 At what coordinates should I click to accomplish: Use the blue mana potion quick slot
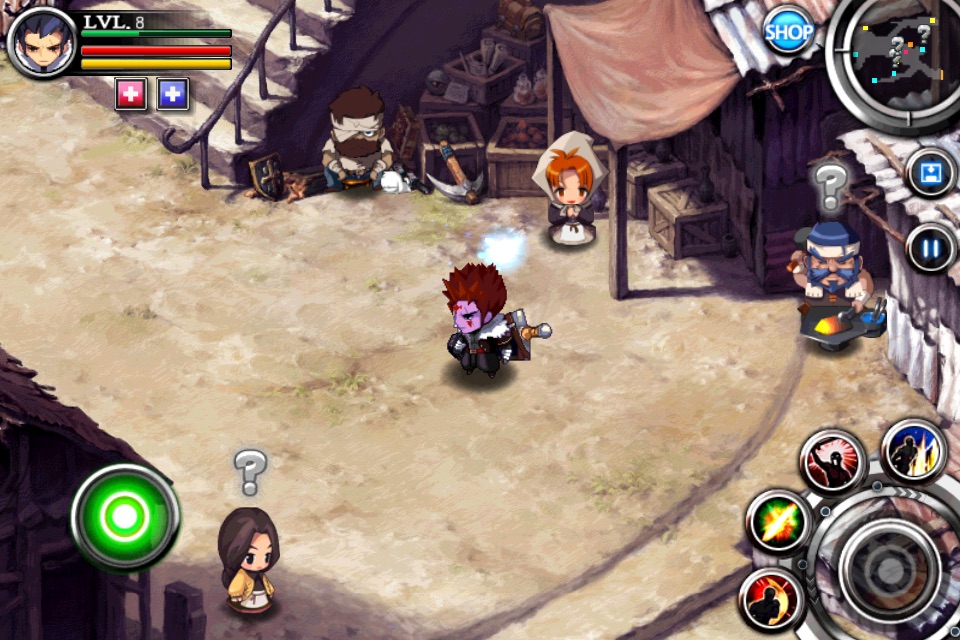click(x=173, y=94)
